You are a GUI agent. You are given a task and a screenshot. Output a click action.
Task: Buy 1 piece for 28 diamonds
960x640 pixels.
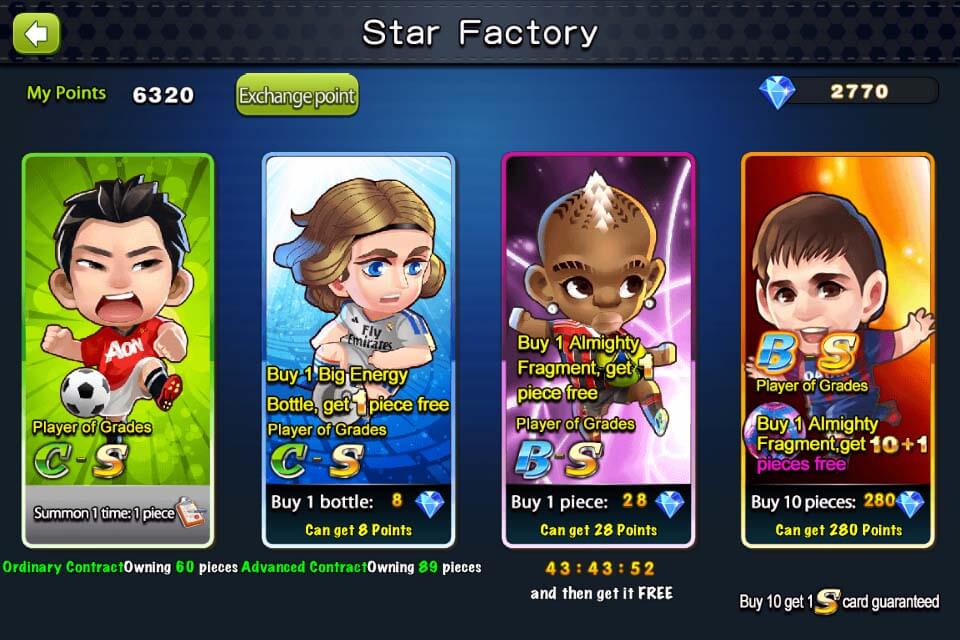tap(598, 502)
